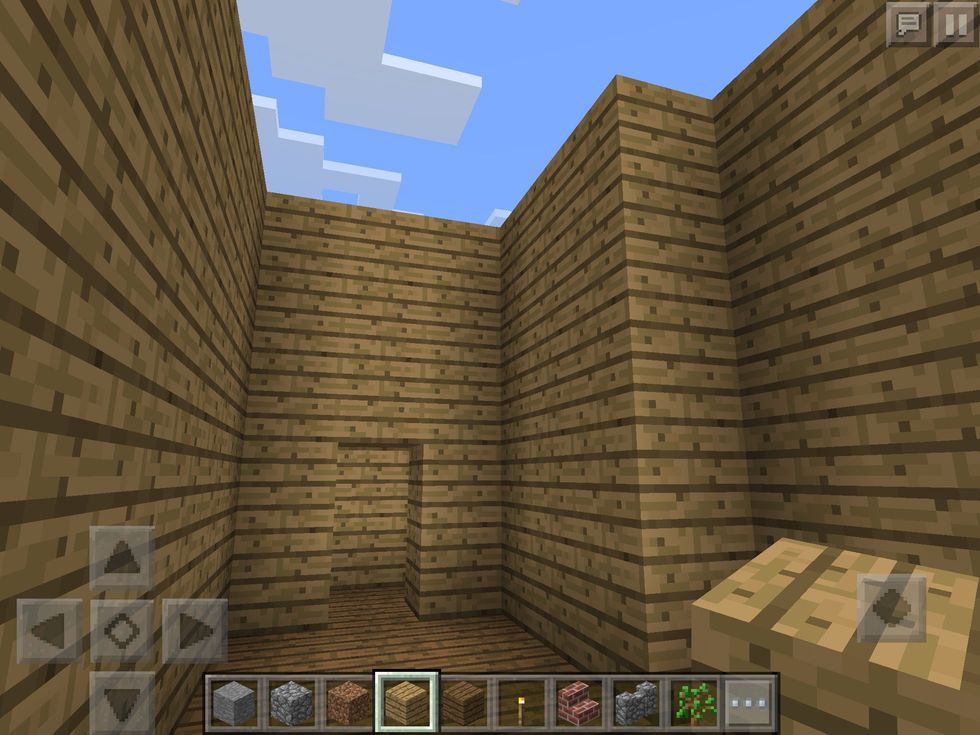
Task: Tap the D-pad right arrow to strafe right
Action: (x=194, y=631)
